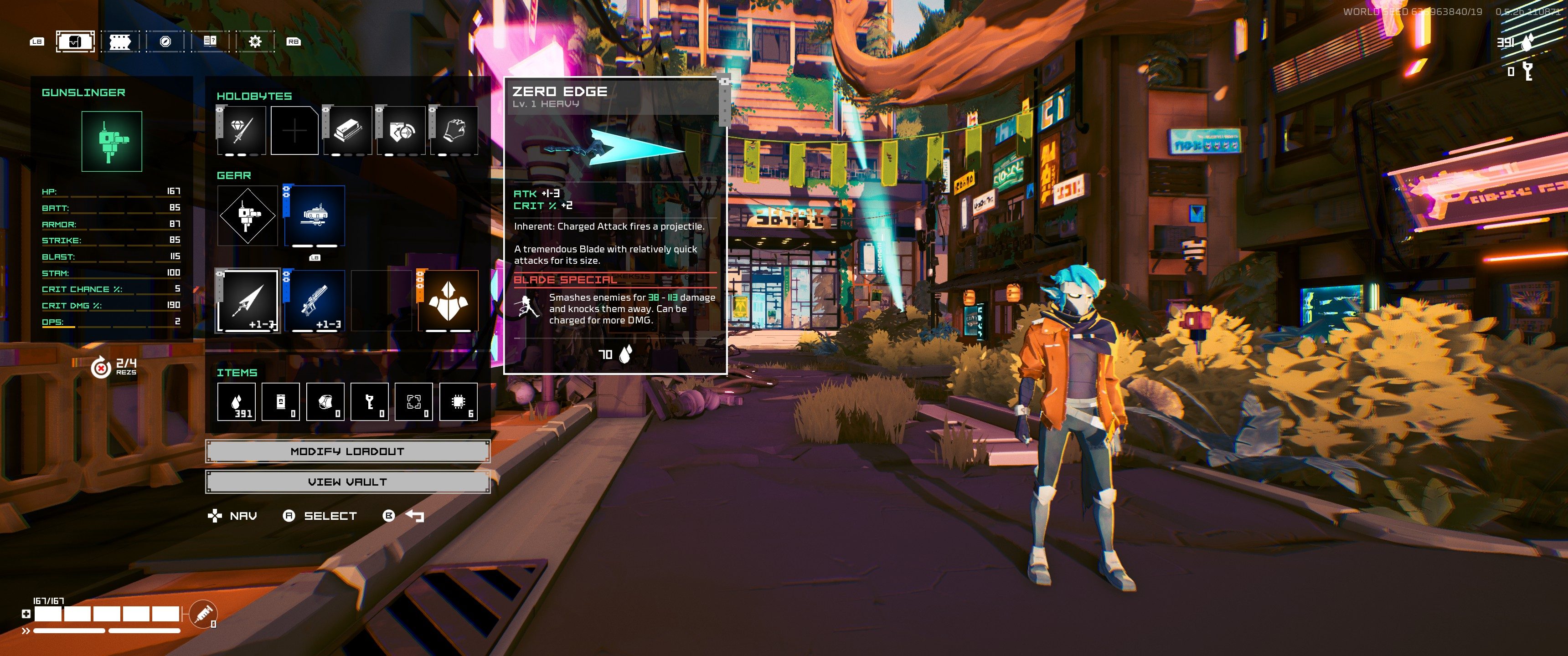Screen dimensions: 1568x656
Task: Select the diamond and sword holobyte
Action: coord(241,130)
